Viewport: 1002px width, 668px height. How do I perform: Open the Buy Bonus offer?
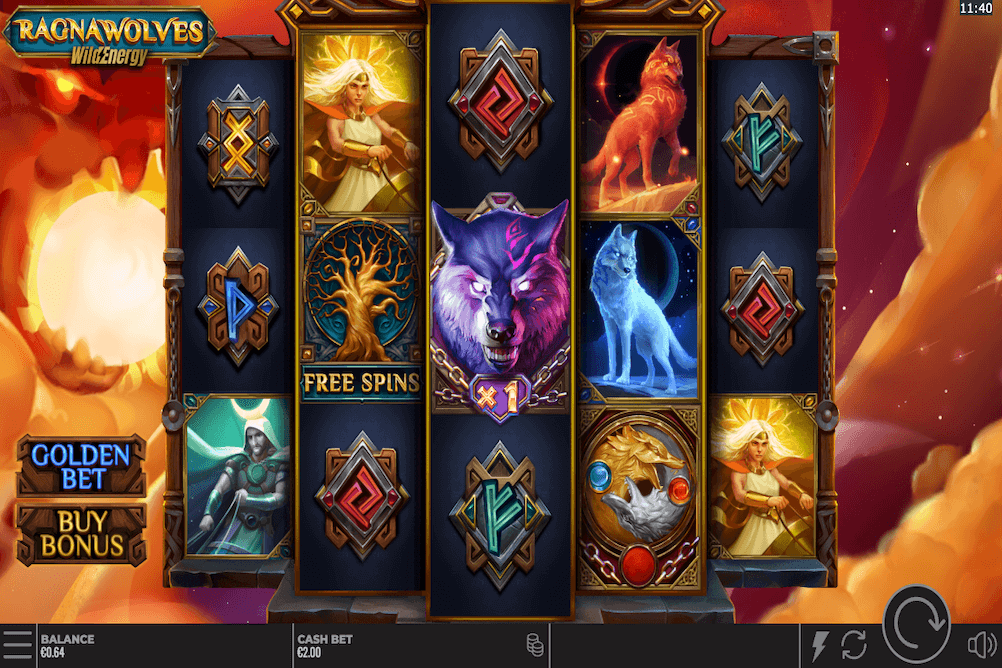click(x=80, y=534)
